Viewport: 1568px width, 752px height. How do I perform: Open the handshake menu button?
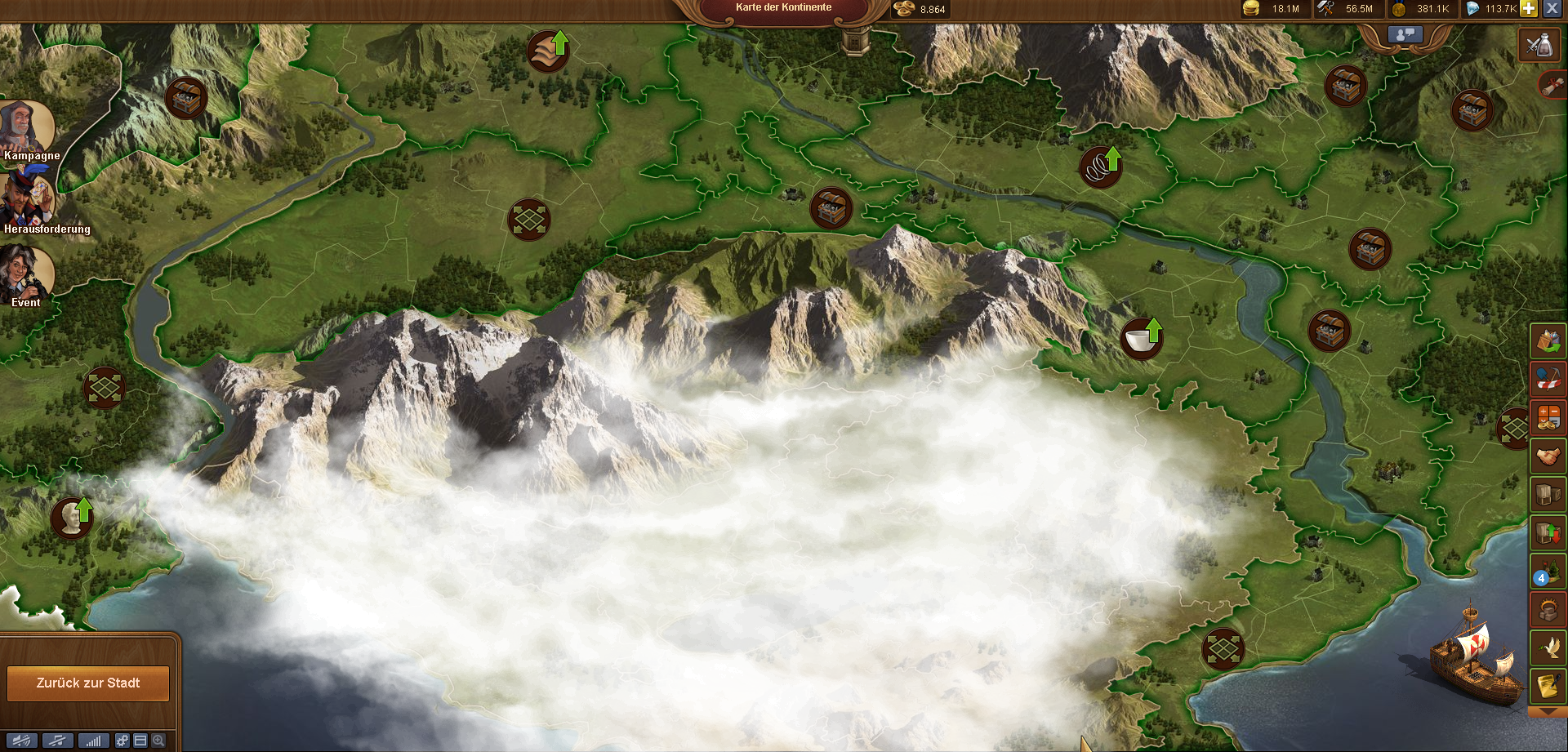[x=1548, y=456]
